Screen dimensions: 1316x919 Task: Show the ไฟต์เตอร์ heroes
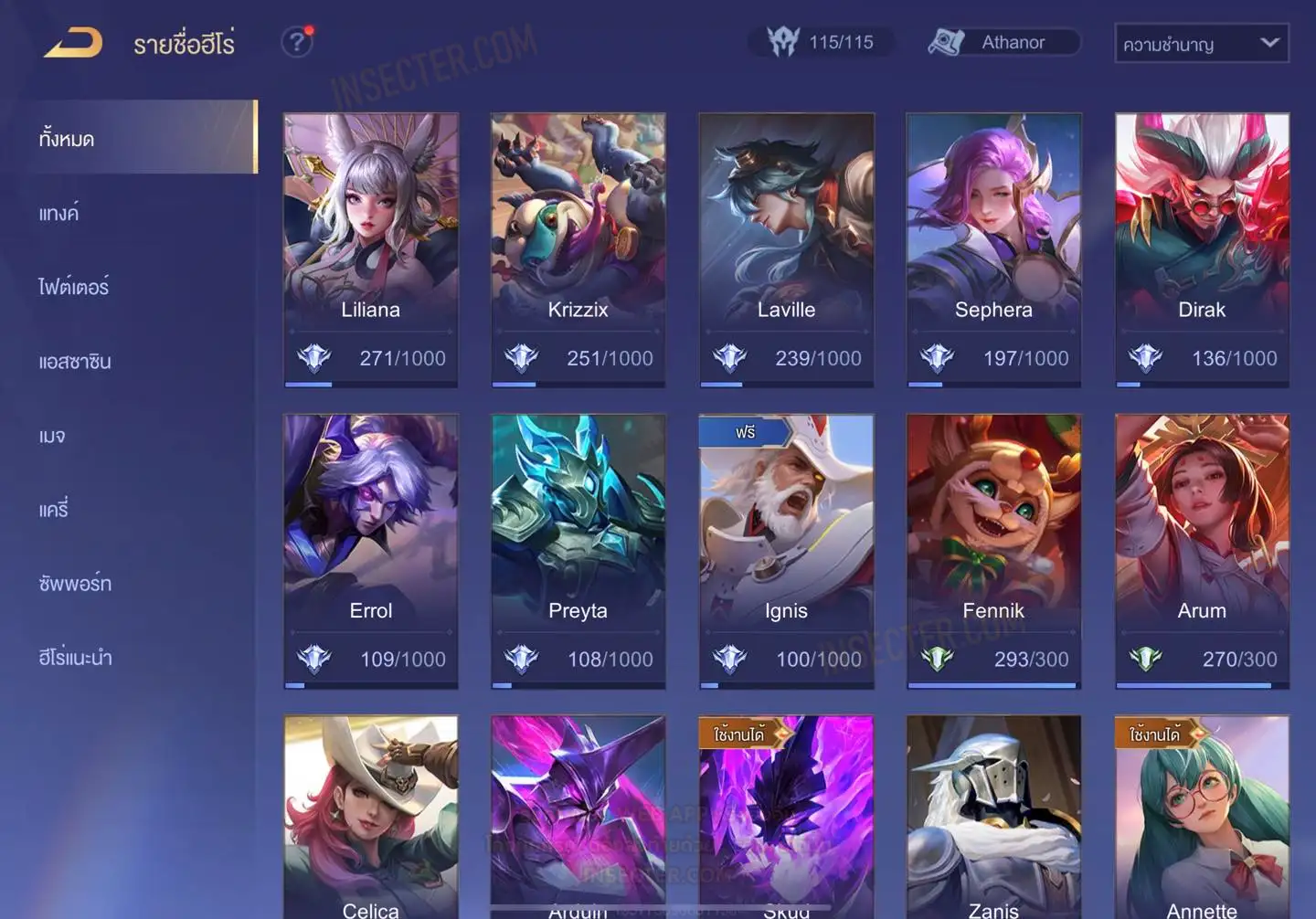click(x=73, y=287)
